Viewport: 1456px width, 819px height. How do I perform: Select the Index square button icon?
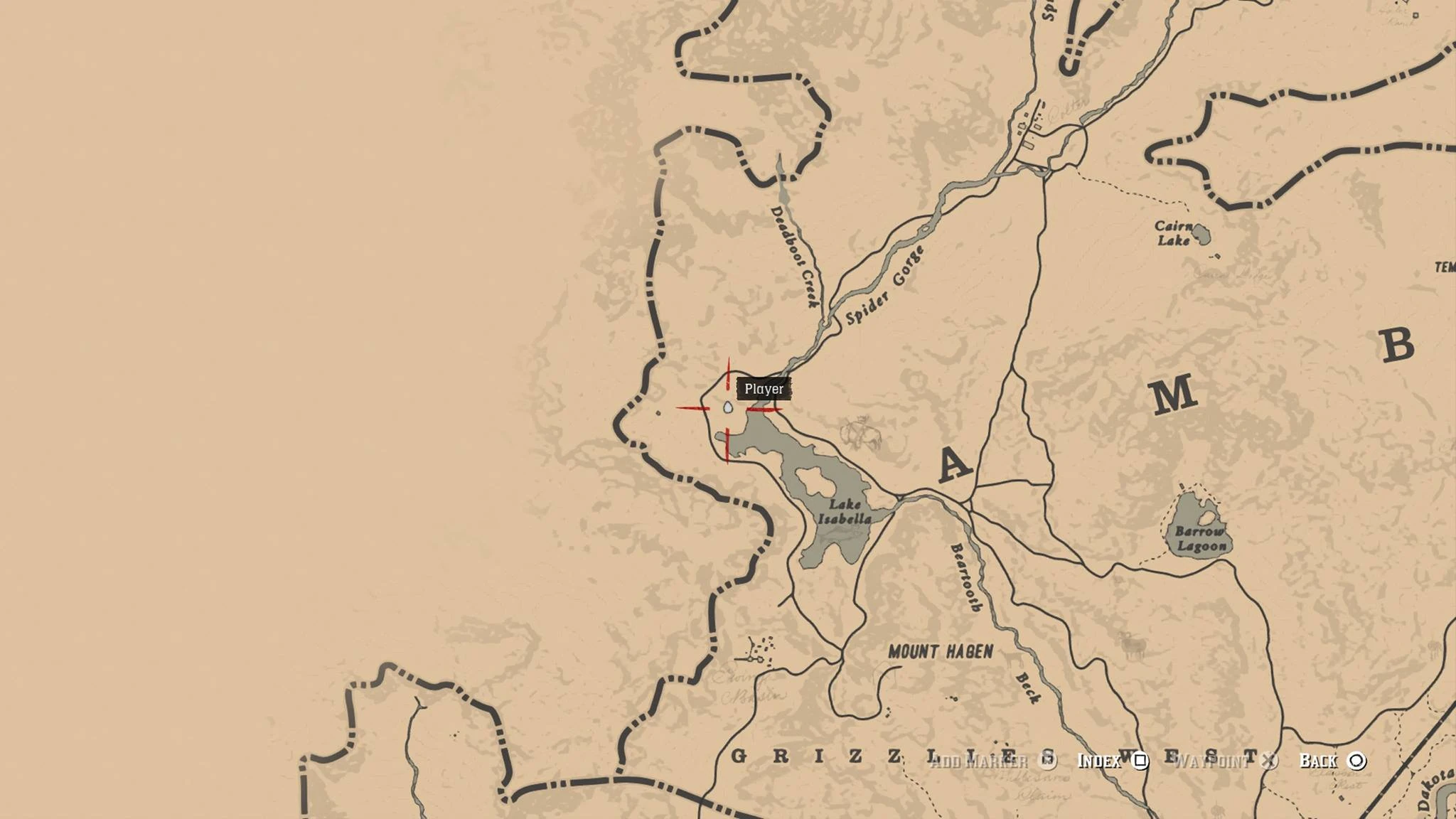click(x=1140, y=762)
